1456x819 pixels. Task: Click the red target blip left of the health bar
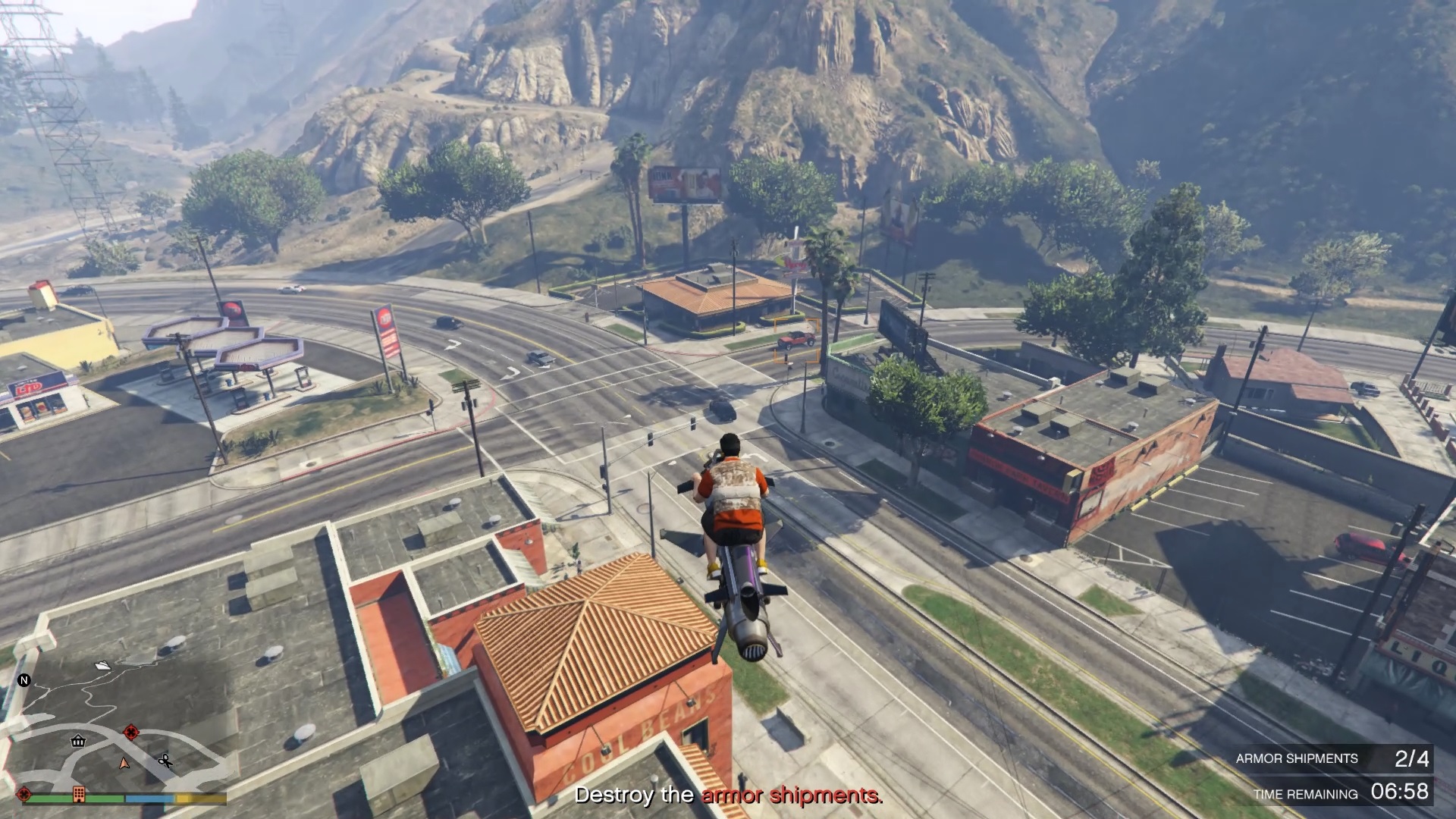point(24,794)
